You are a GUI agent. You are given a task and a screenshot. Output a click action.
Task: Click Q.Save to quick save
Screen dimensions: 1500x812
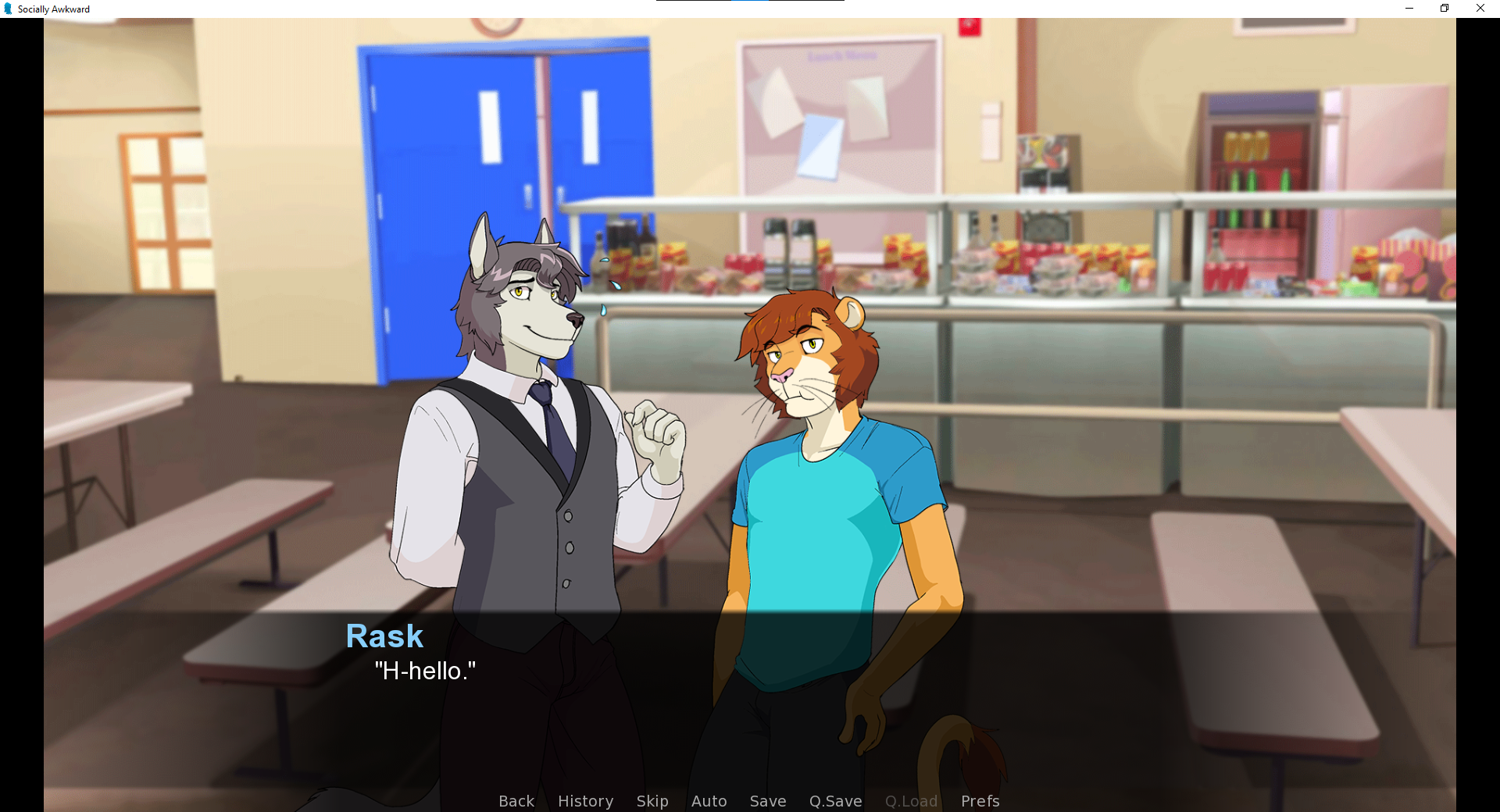(x=835, y=801)
